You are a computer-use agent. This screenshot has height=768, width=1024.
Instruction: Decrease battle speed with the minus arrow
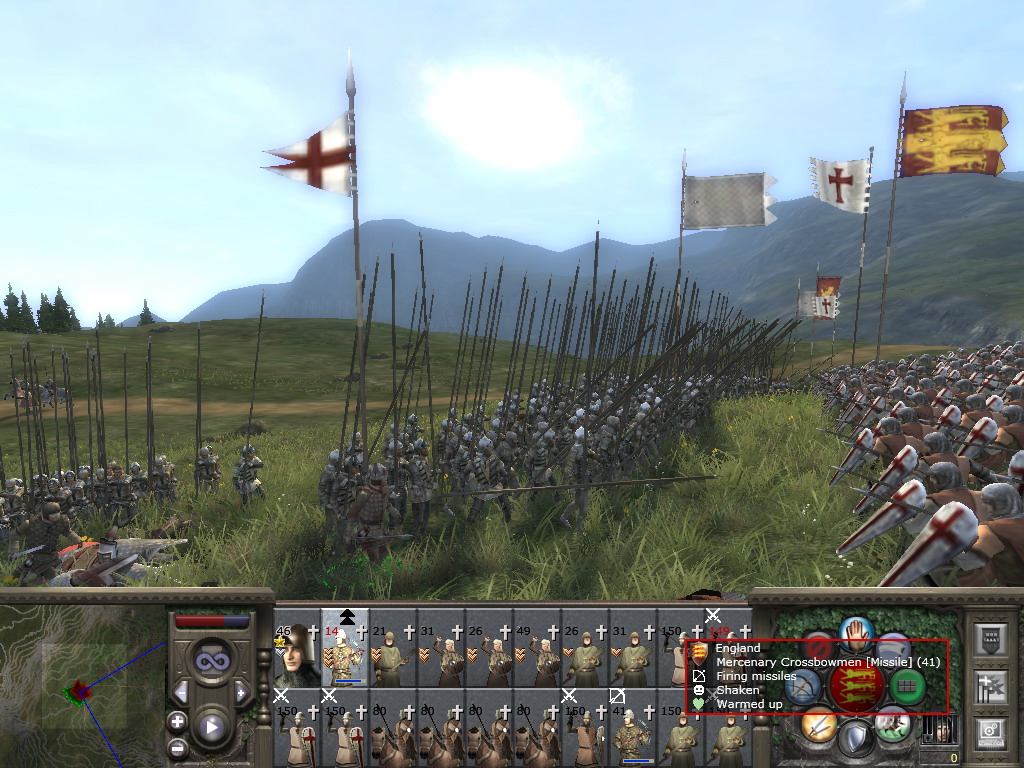tap(181, 692)
